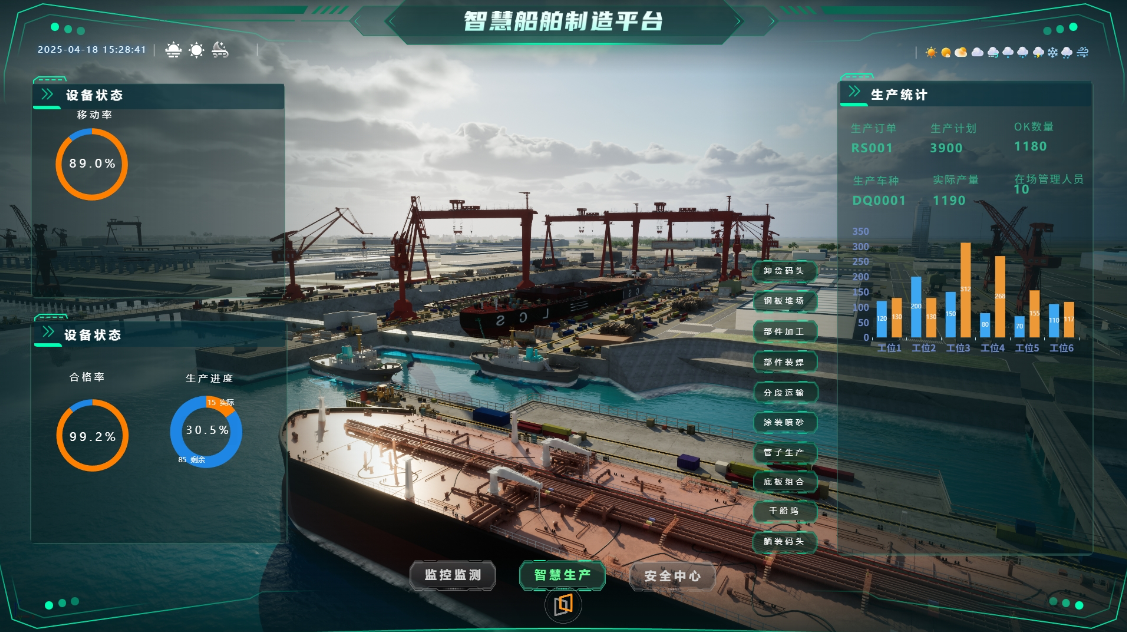This screenshot has width=1127, height=632.
Task: Select the 涂装喷砂 button
Action: click(784, 422)
